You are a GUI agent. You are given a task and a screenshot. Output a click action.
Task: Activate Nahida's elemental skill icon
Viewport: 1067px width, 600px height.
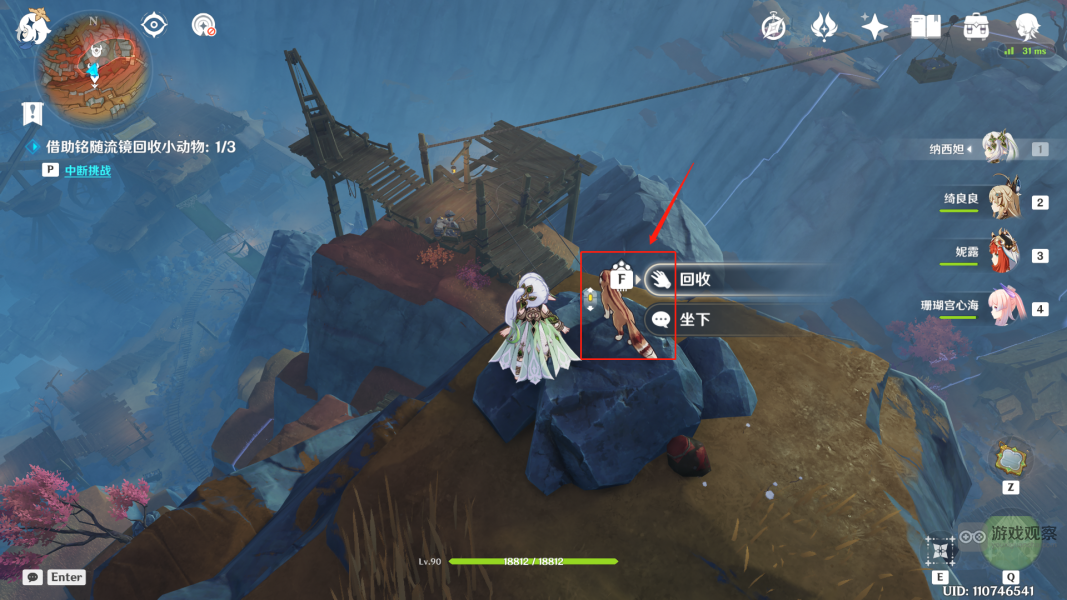pos(941,549)
